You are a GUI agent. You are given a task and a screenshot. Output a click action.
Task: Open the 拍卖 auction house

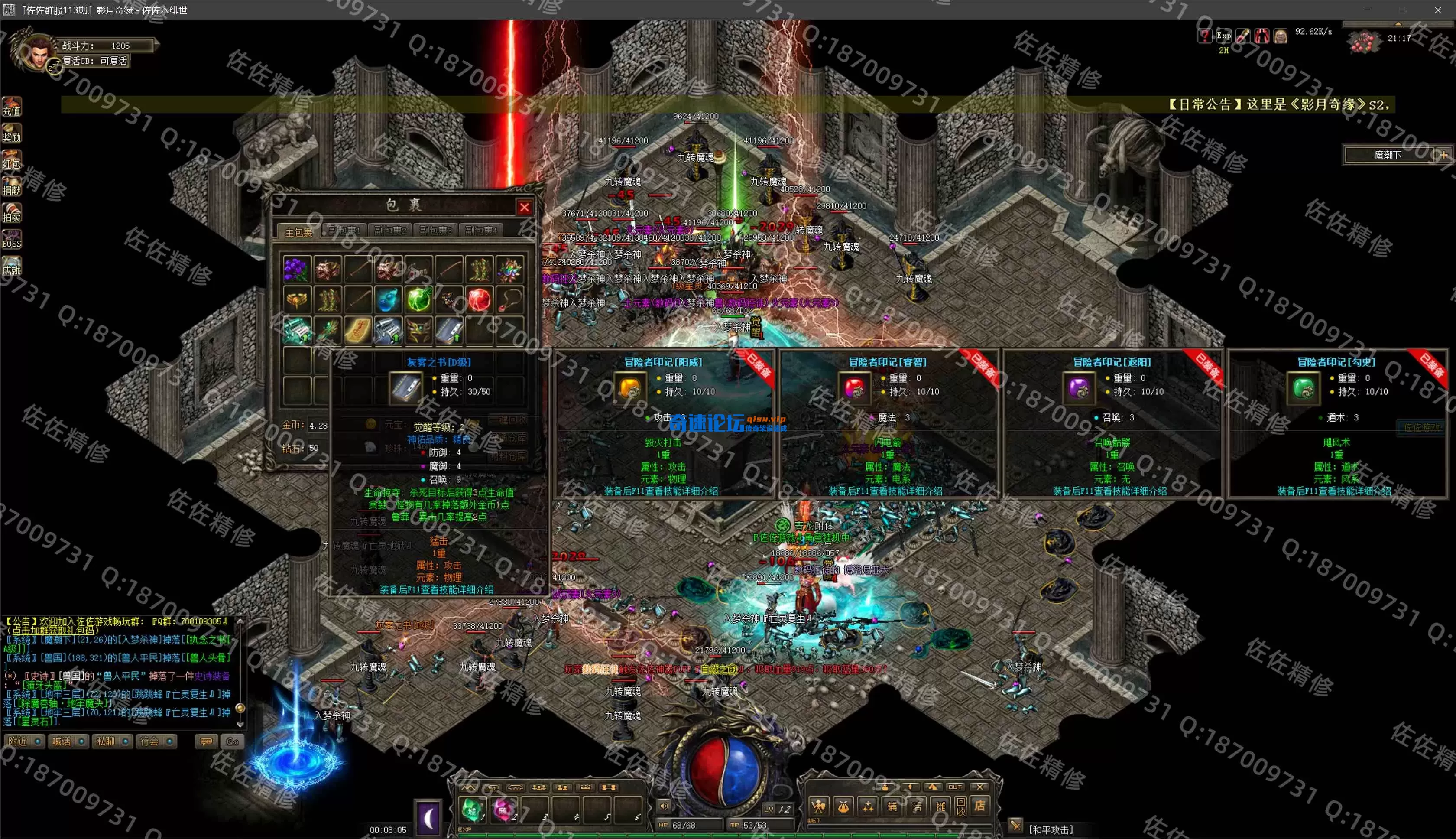pyautogui.click(x=12, y=213)
